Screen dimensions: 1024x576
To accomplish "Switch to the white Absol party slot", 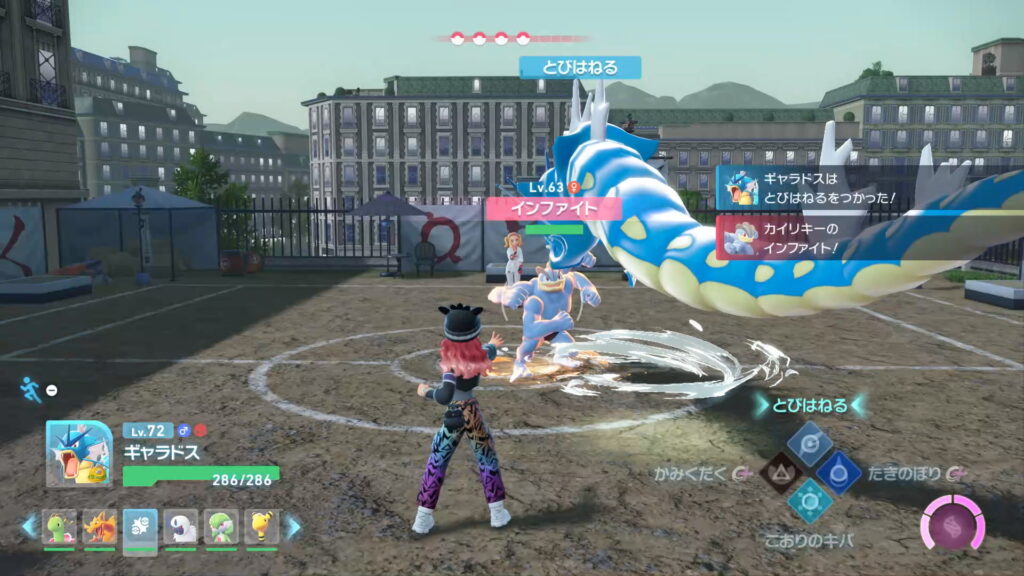I will [x=181, y=526].
